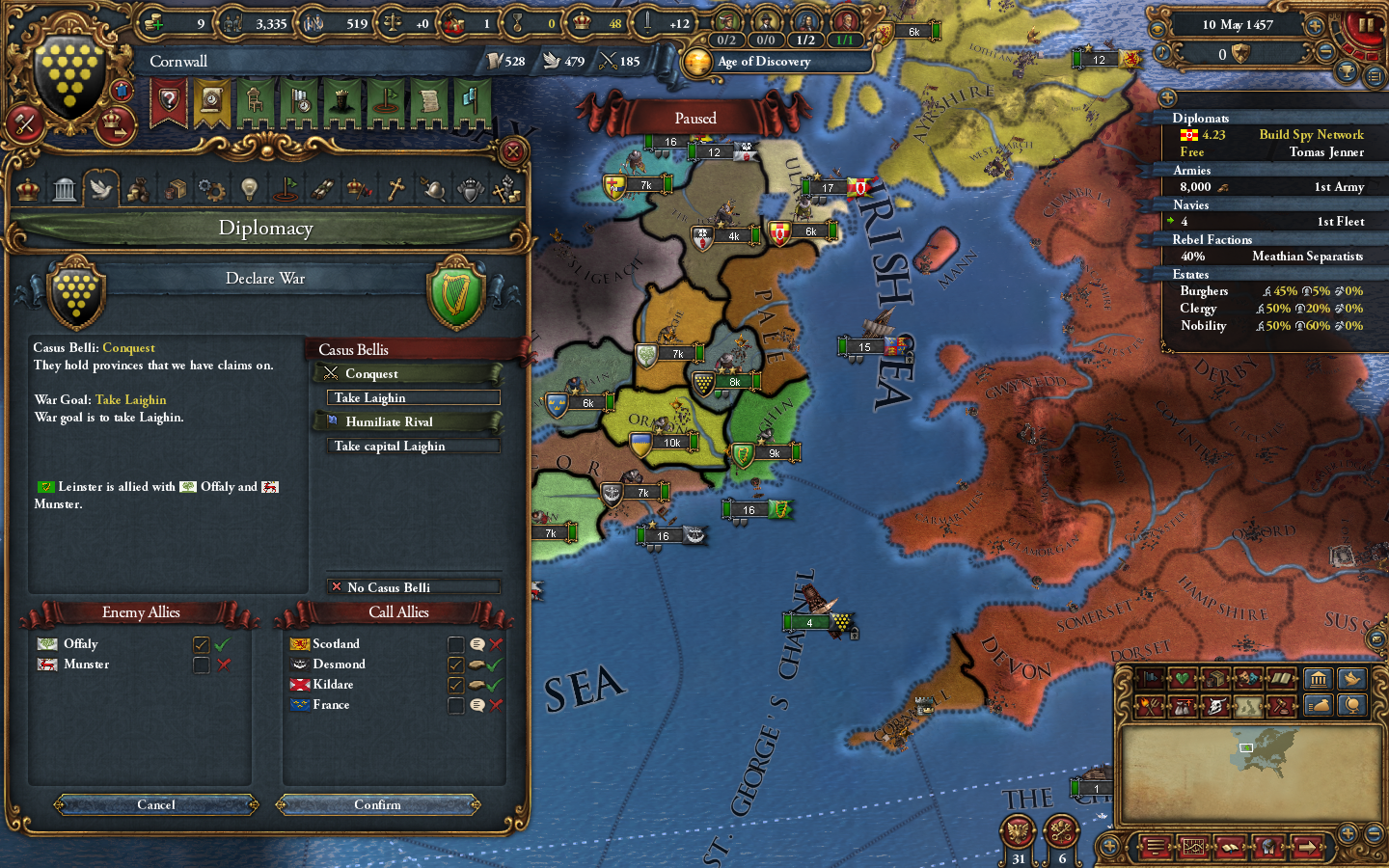
Task: Open the Technology tab with the gear icon
Action: [x=211, y=188]
